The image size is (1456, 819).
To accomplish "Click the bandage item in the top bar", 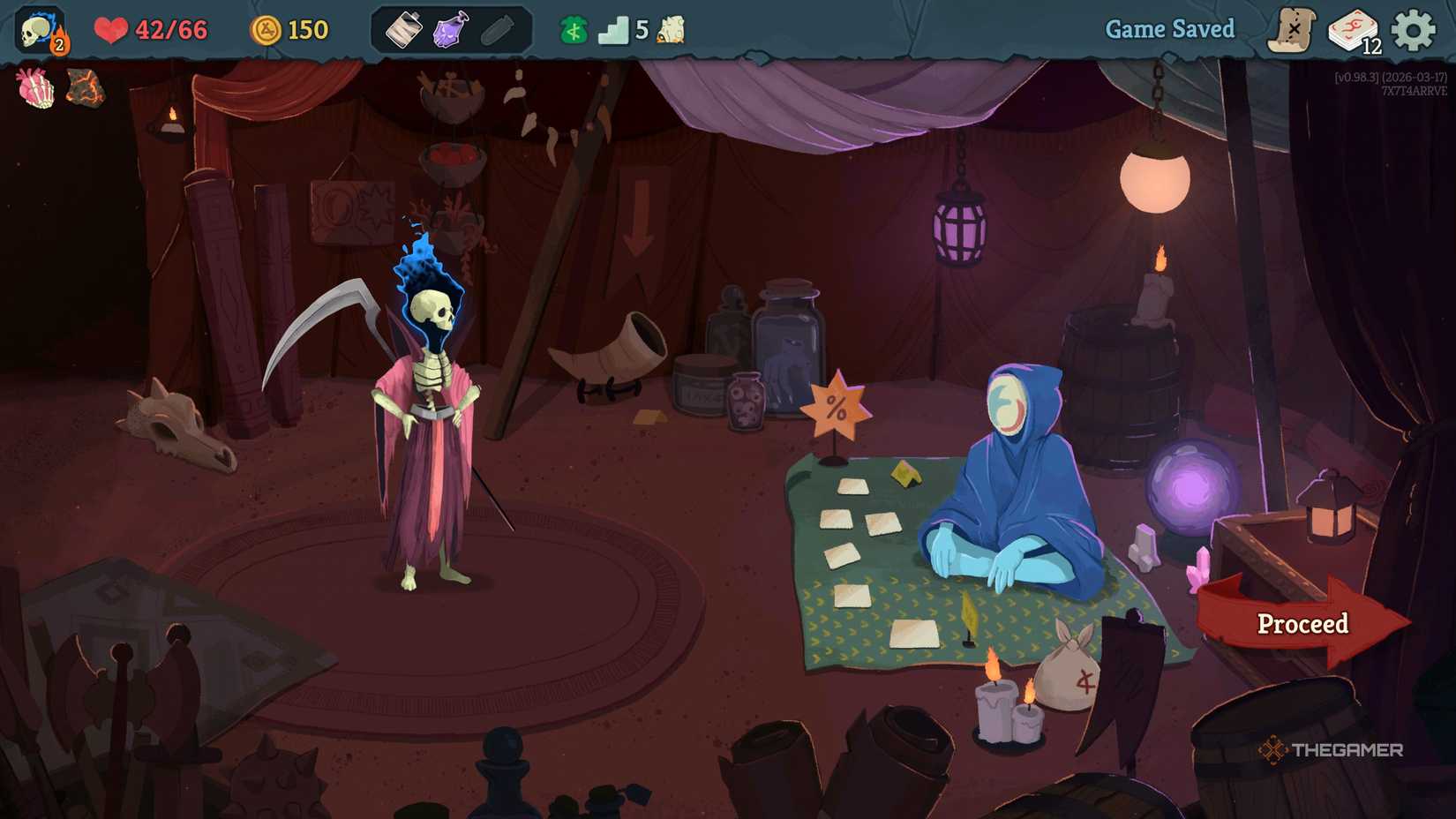I will pyautogui.click(x=404, y=29).
